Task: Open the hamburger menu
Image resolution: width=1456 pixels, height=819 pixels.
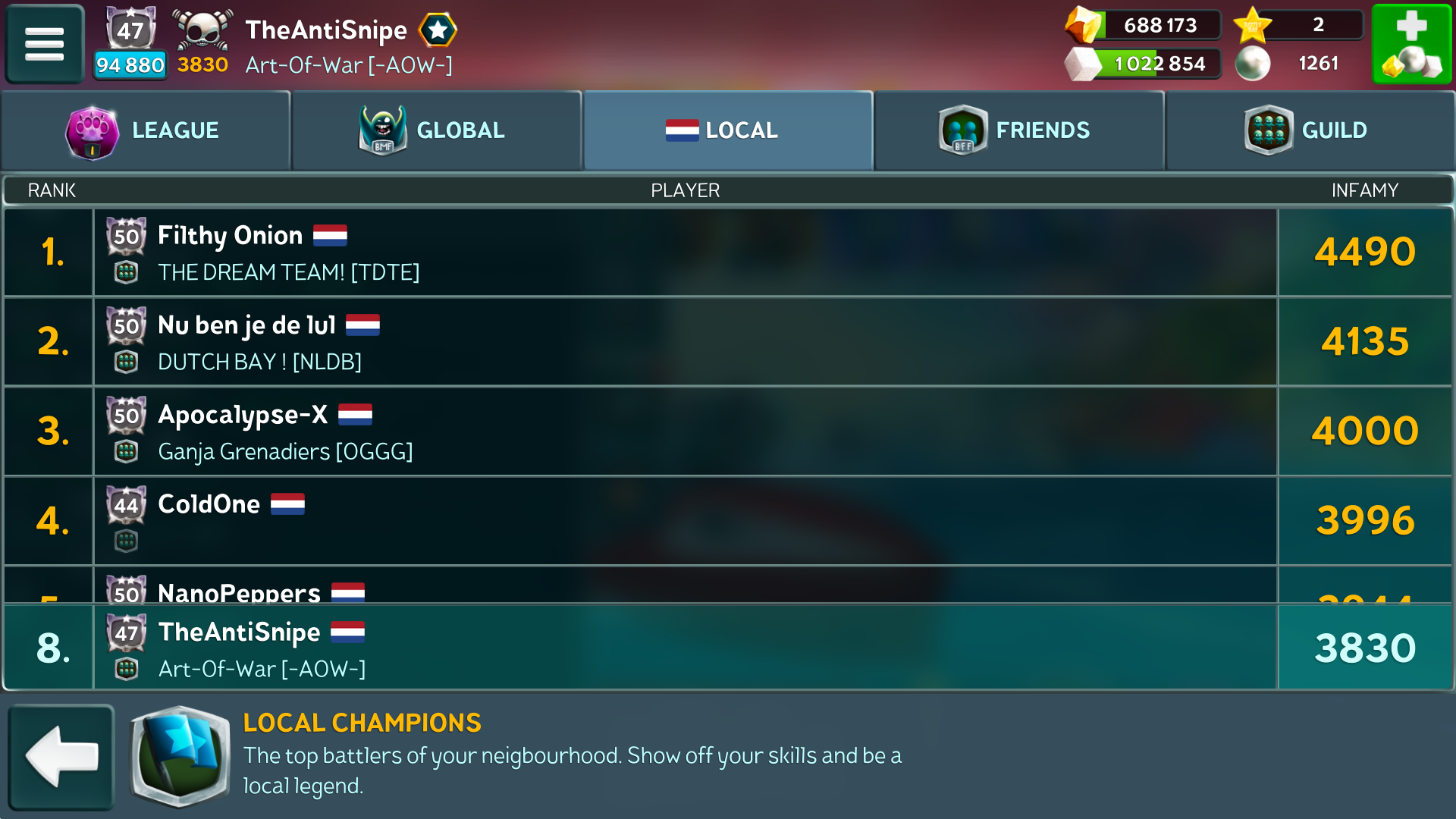Action: (44, 43)
